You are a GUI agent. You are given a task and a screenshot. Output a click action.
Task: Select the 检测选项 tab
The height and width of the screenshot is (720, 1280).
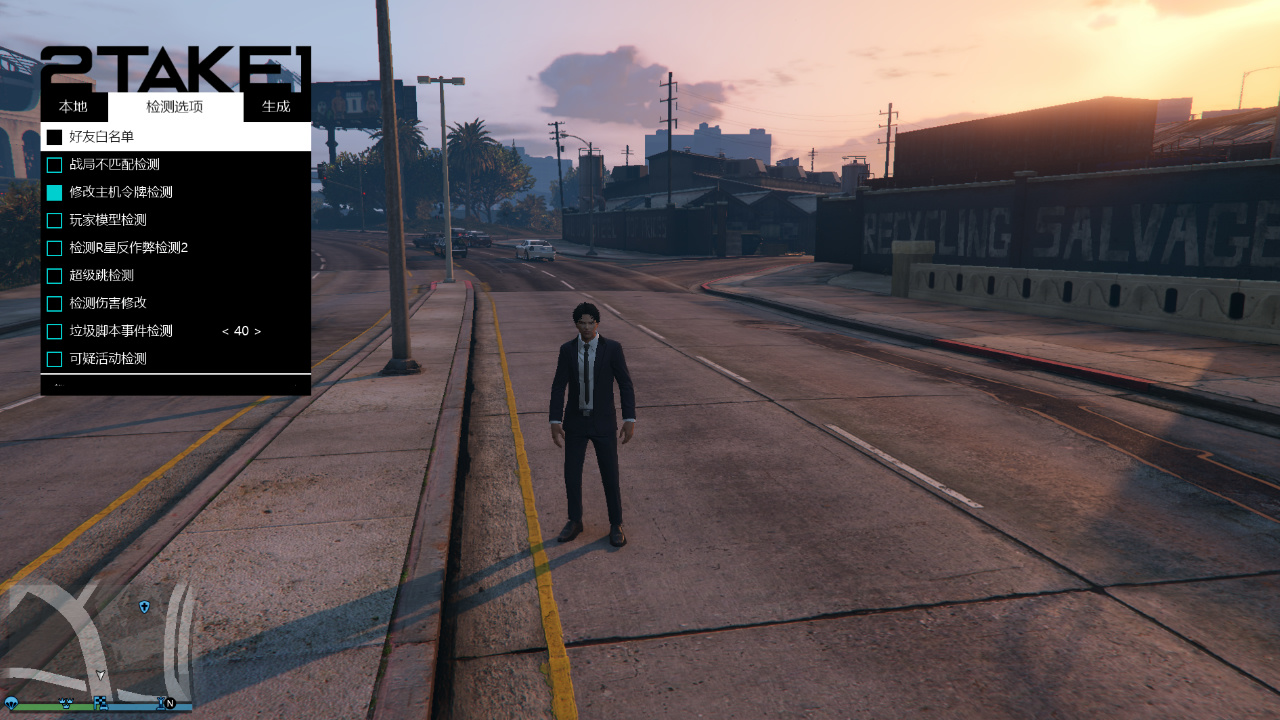[x=175, y=107]
